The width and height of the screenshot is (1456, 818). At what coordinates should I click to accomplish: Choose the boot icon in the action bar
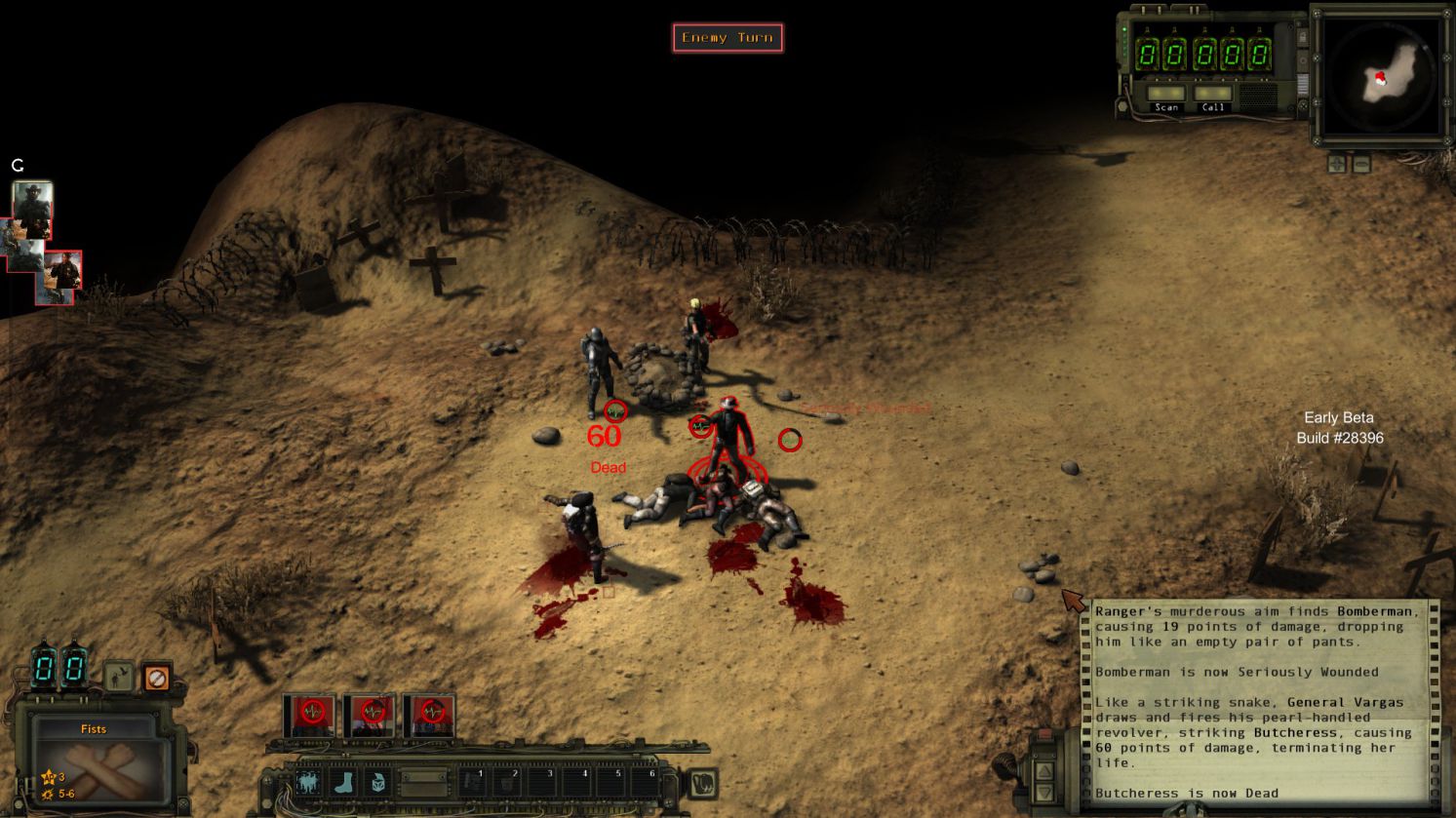point(343,782)
